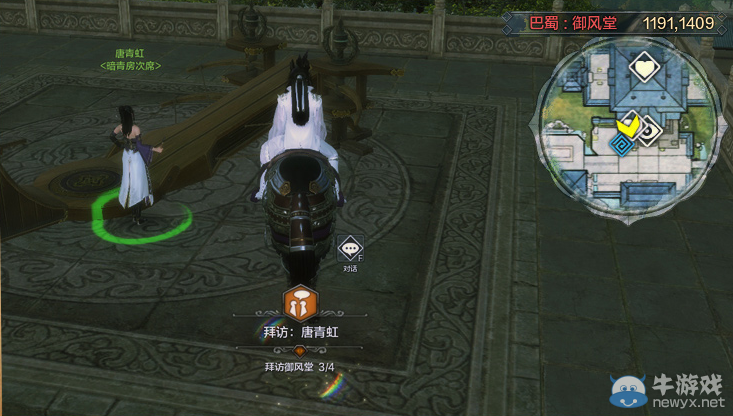Open the orange 拜访 quest hexagon icon
Image resolution: width=733 pixels, height=416 pixels.
point(298,303)
